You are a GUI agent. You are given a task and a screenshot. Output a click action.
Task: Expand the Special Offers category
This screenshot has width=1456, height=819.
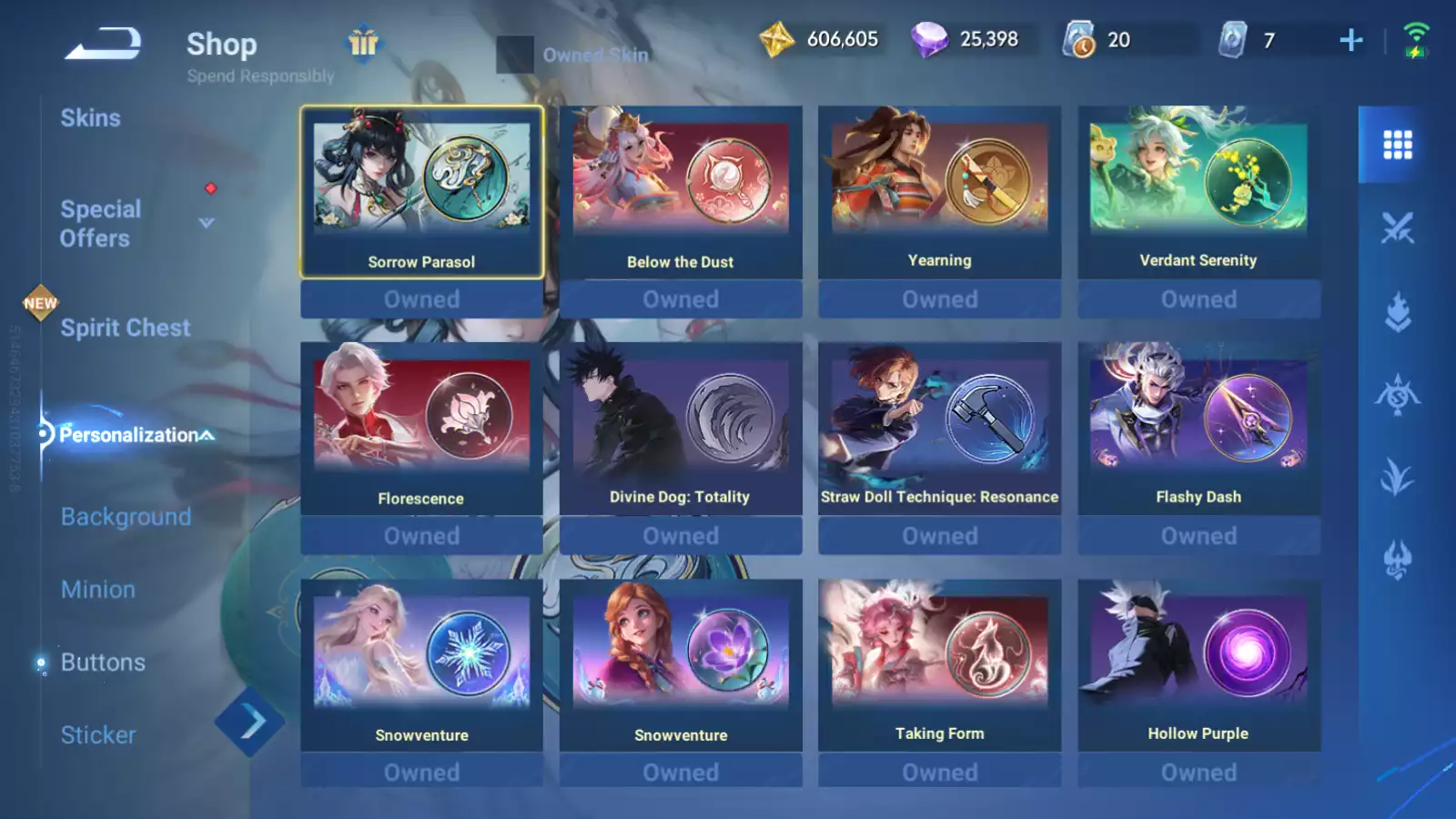coord(207,223)
